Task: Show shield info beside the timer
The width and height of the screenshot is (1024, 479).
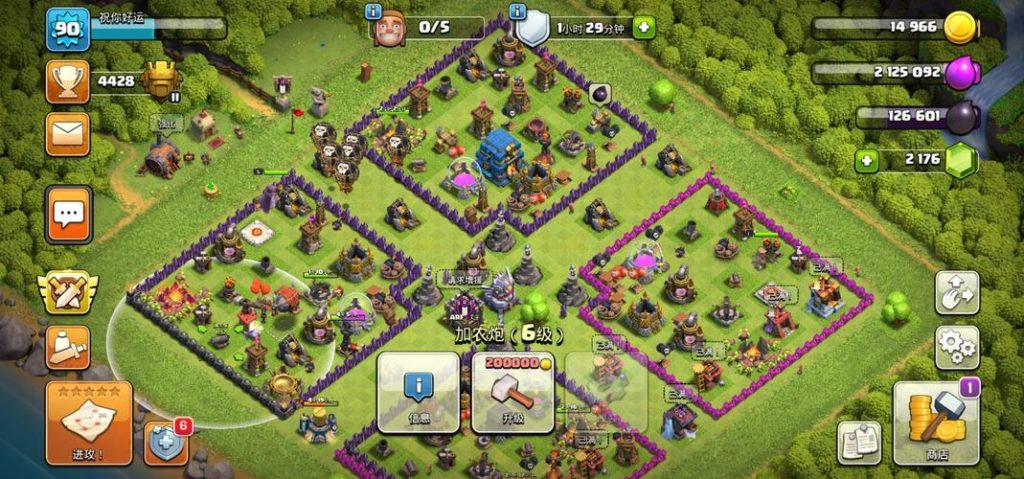Action: pos(517,12)
